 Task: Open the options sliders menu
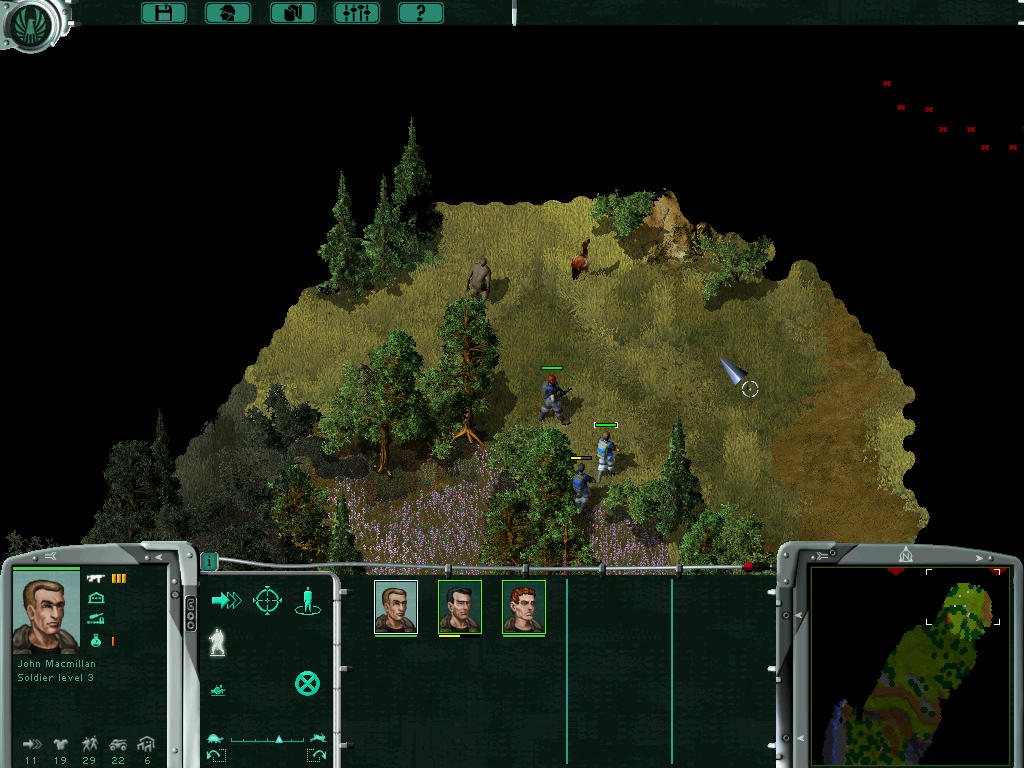tap(356, 13)
